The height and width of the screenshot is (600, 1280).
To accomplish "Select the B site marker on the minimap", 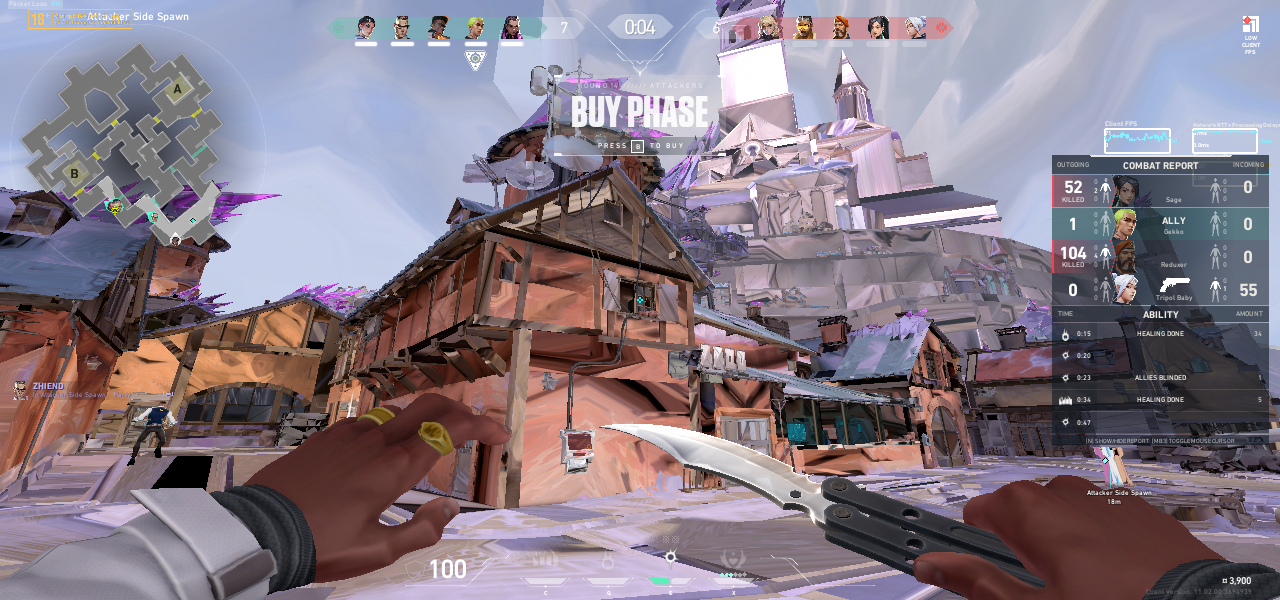I will 74,173.
